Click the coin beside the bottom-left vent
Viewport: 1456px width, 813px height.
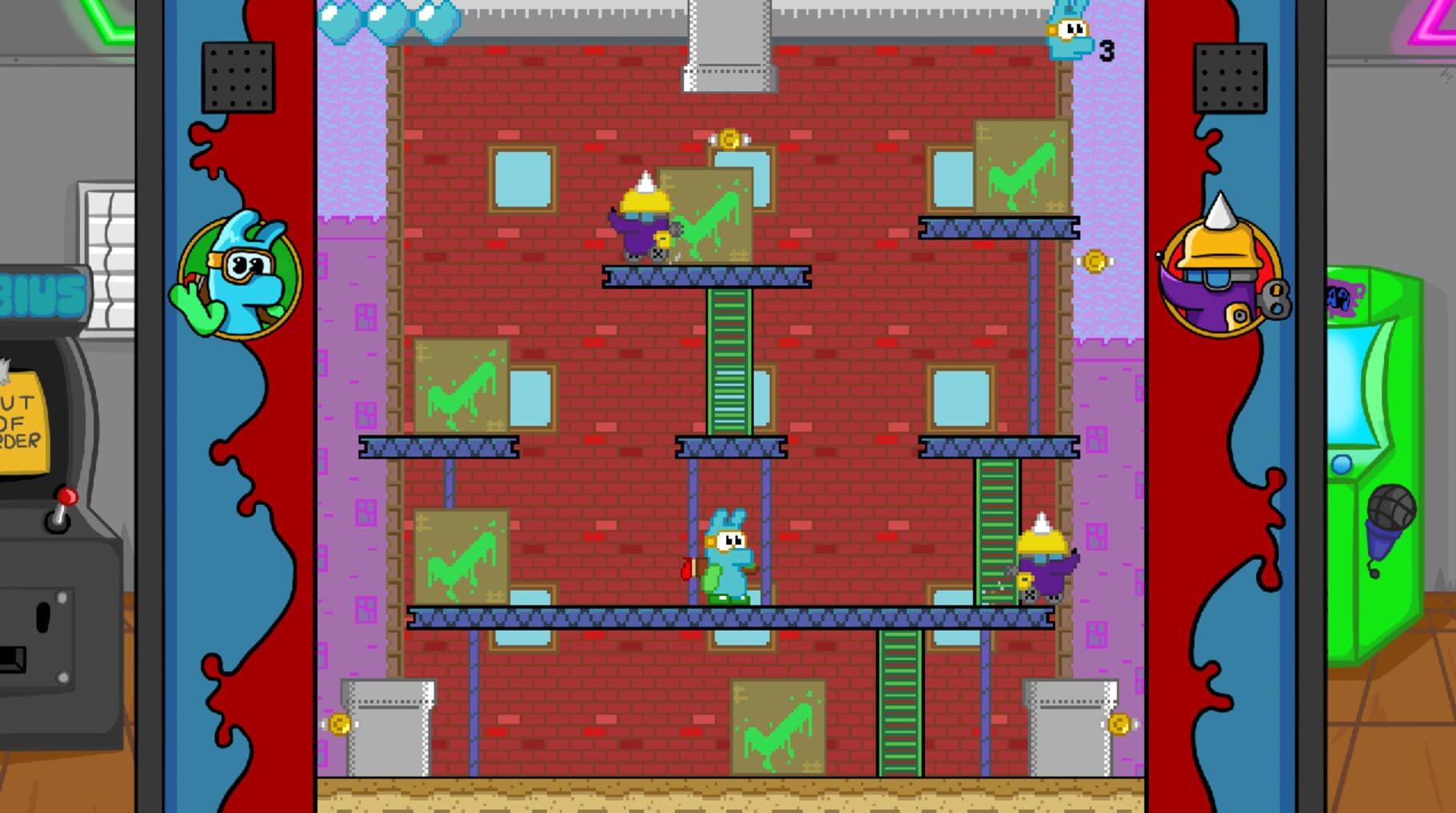(338, 725)
